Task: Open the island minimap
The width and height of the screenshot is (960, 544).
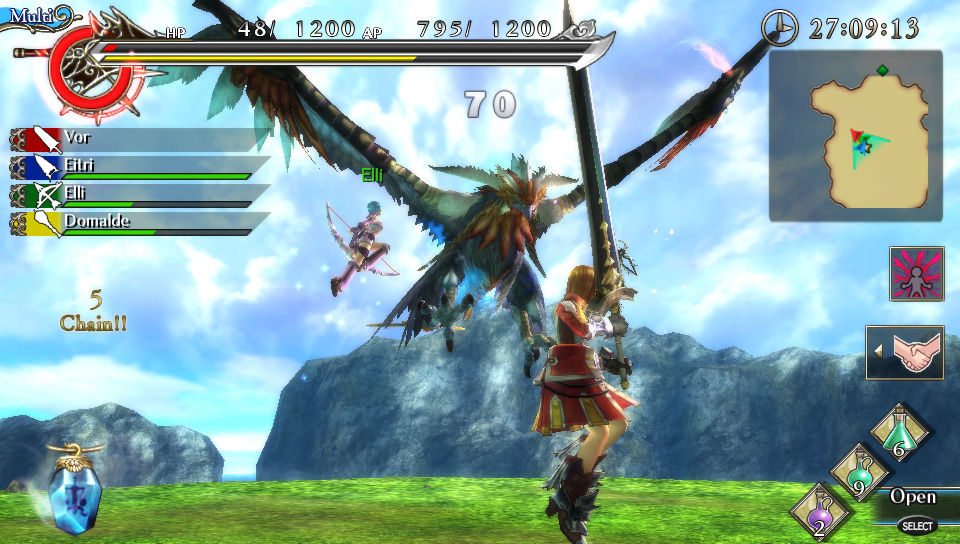Action: point(856,136)
